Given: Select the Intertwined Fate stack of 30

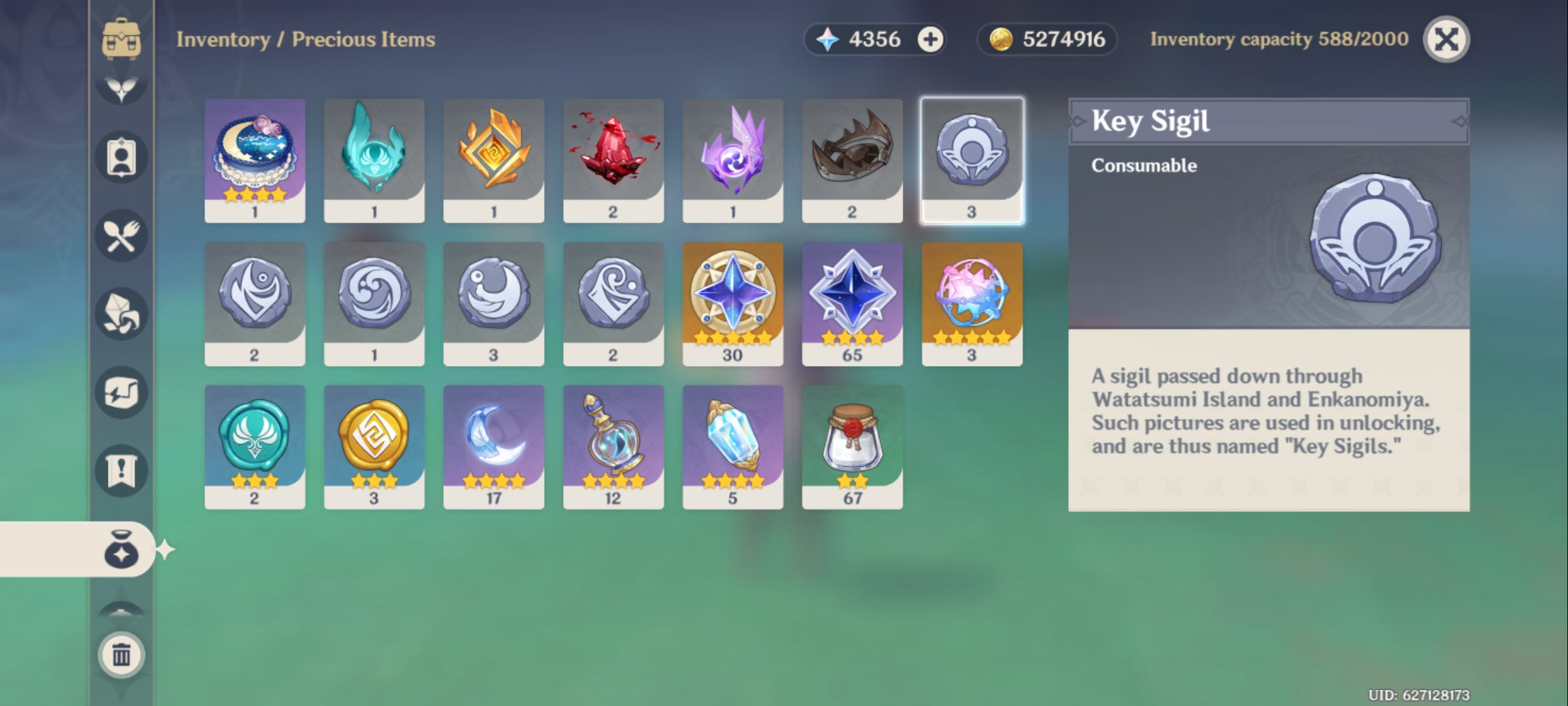Looking at the screenshot, I should click(733, 301).
